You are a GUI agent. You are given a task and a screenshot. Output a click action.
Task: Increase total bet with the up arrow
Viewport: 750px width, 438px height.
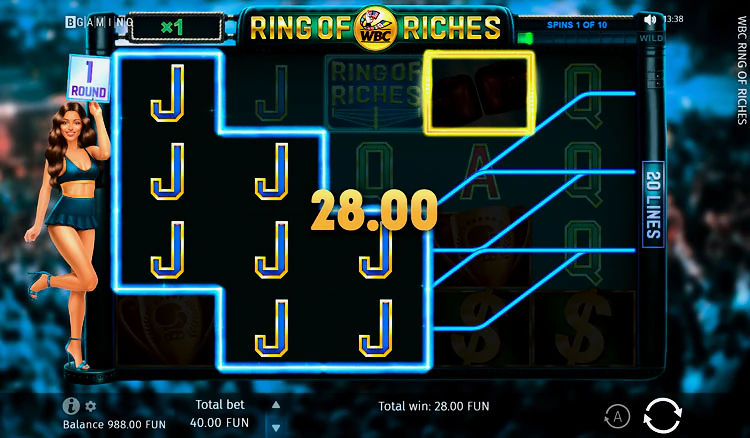(x=276, y=405)
